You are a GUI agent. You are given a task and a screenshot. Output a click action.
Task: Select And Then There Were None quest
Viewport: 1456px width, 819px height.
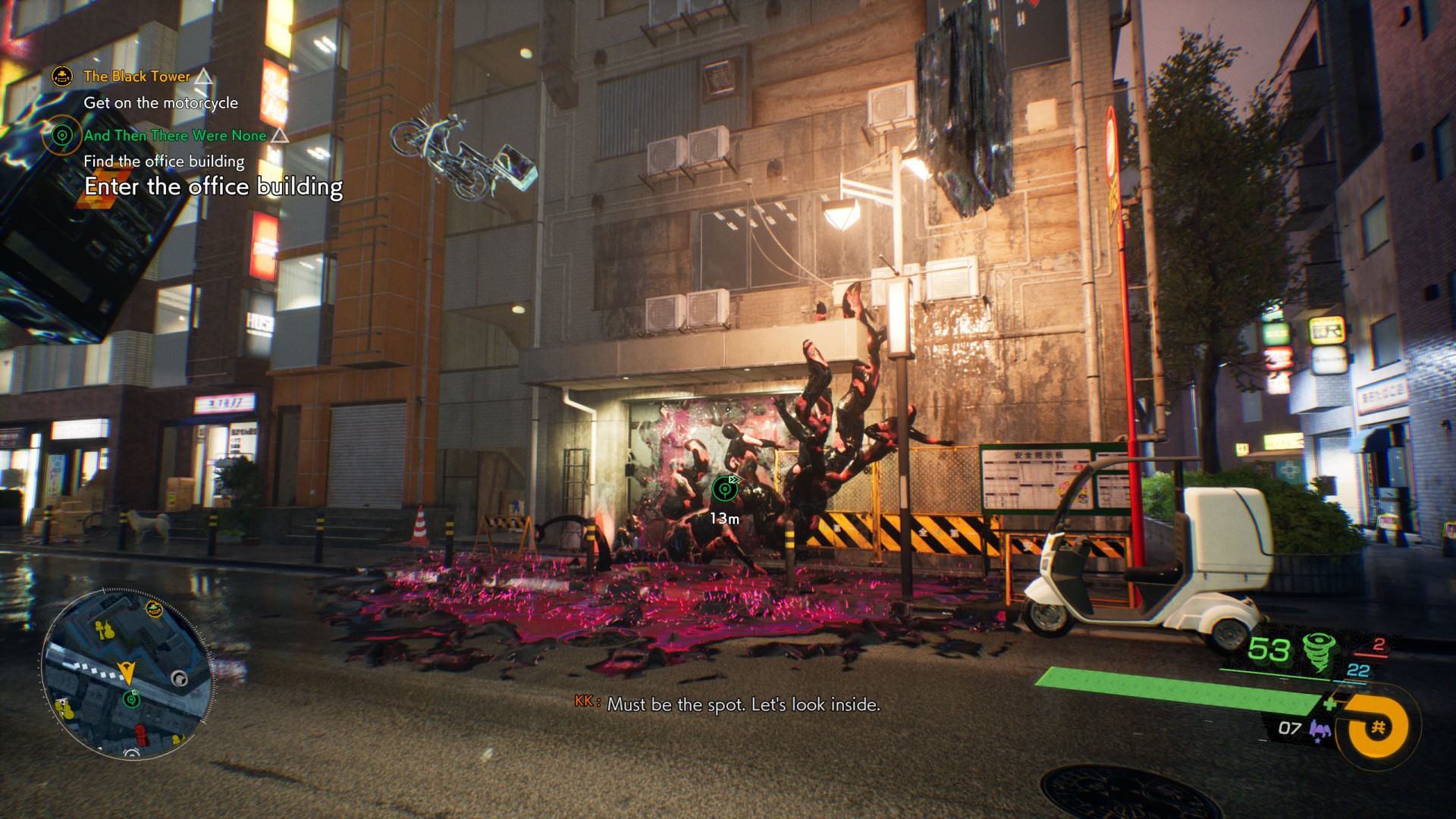click(x=175, y=136)
